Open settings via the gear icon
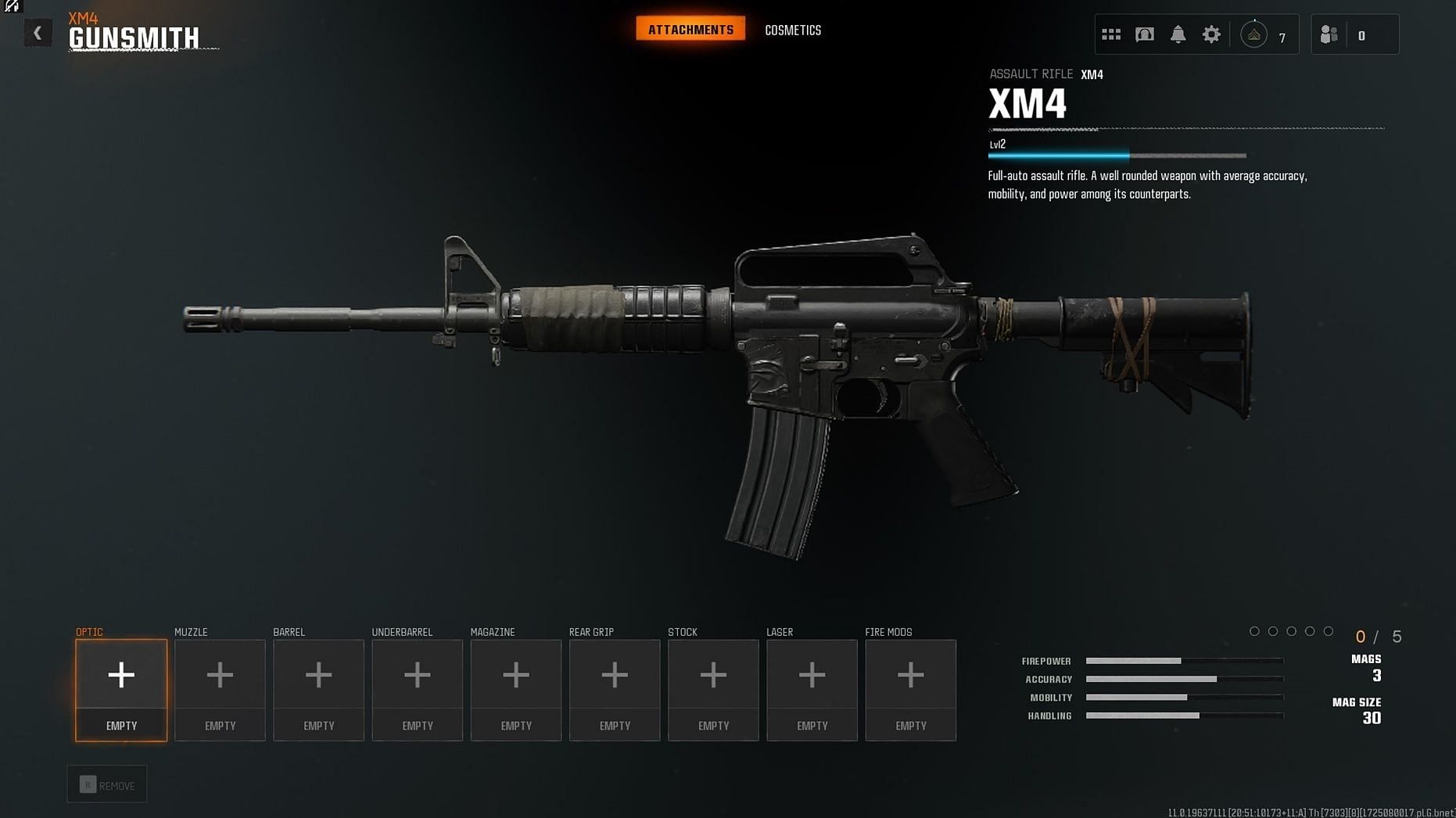 click(1210, 34)
